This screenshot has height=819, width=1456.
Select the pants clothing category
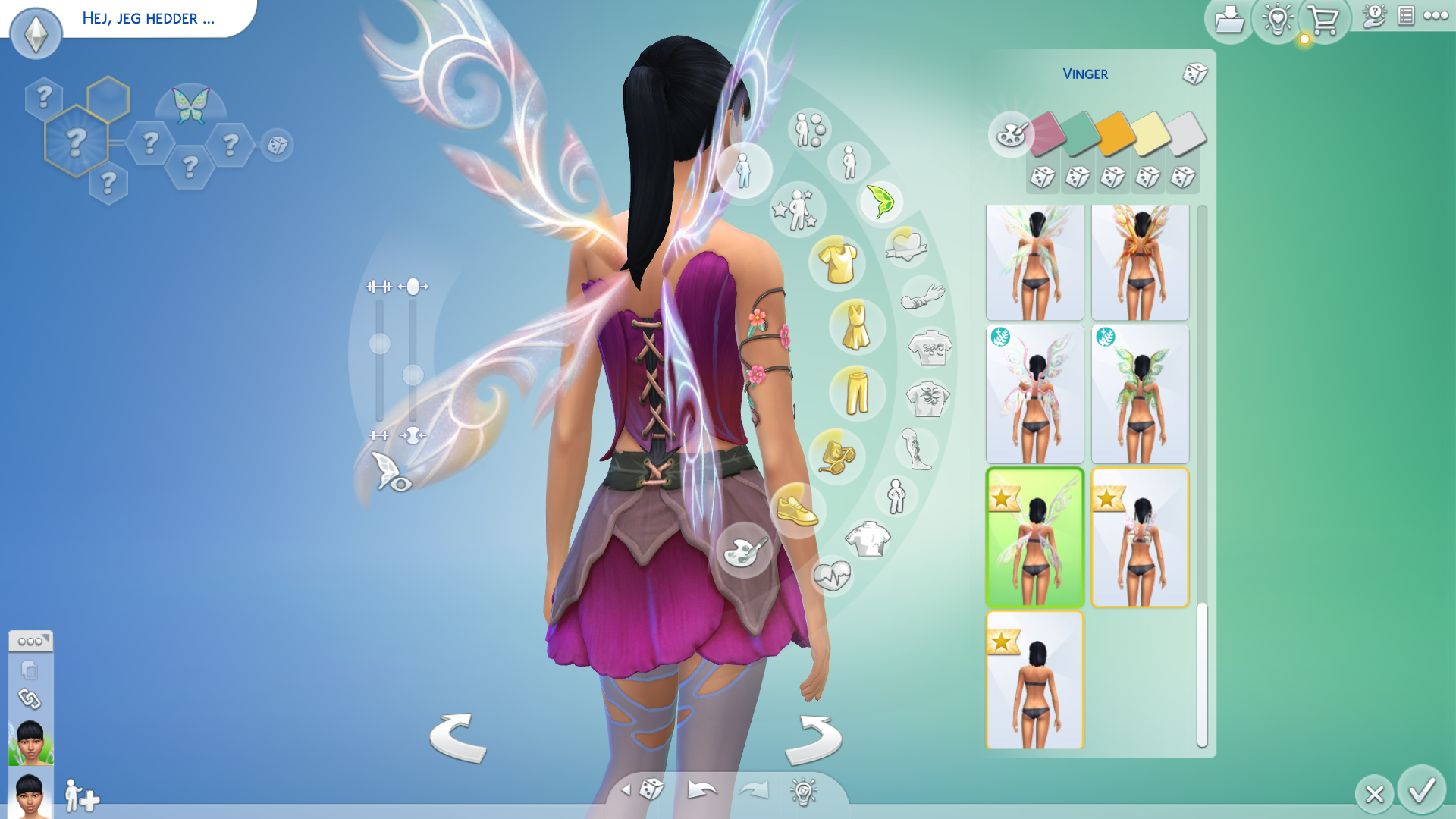point(857,392)
